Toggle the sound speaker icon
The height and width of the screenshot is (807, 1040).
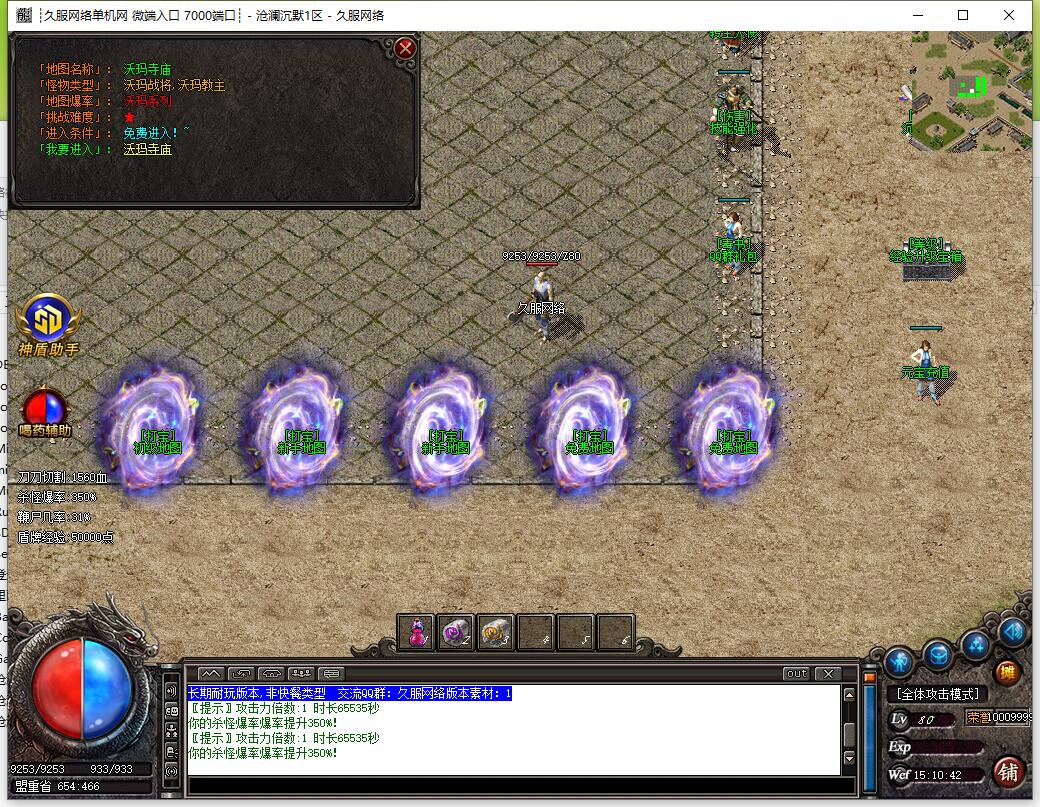pyautogui.click(x=1012, y=632)
